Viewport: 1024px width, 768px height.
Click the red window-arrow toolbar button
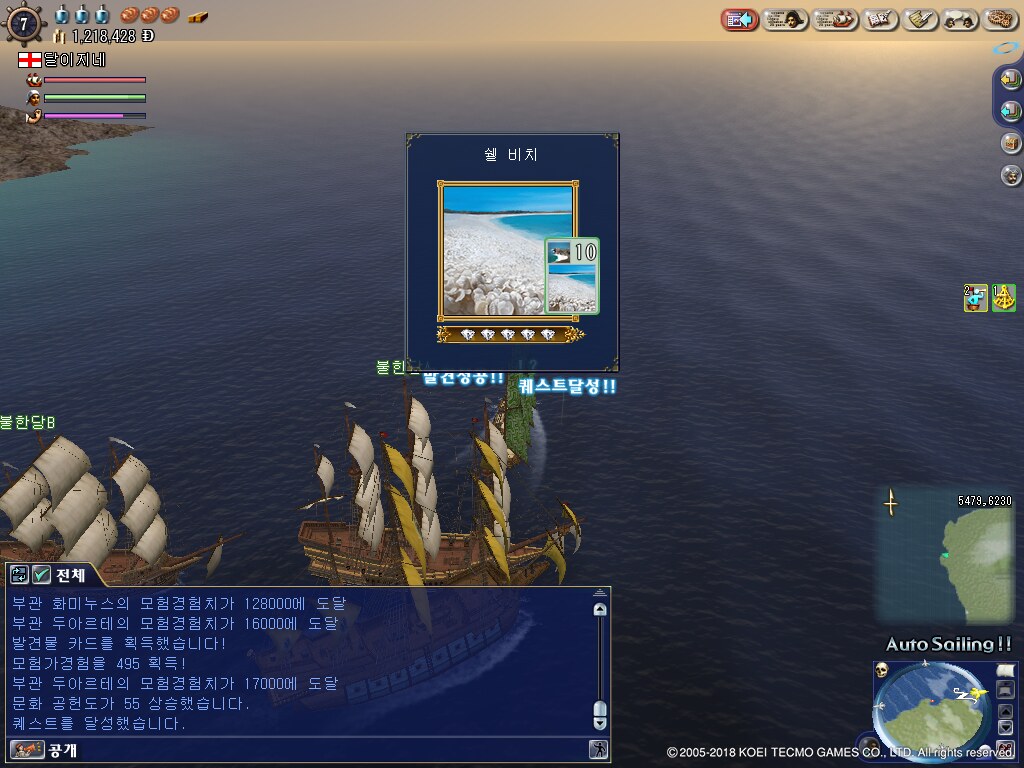pyautogui.click(x=740, y=19)
